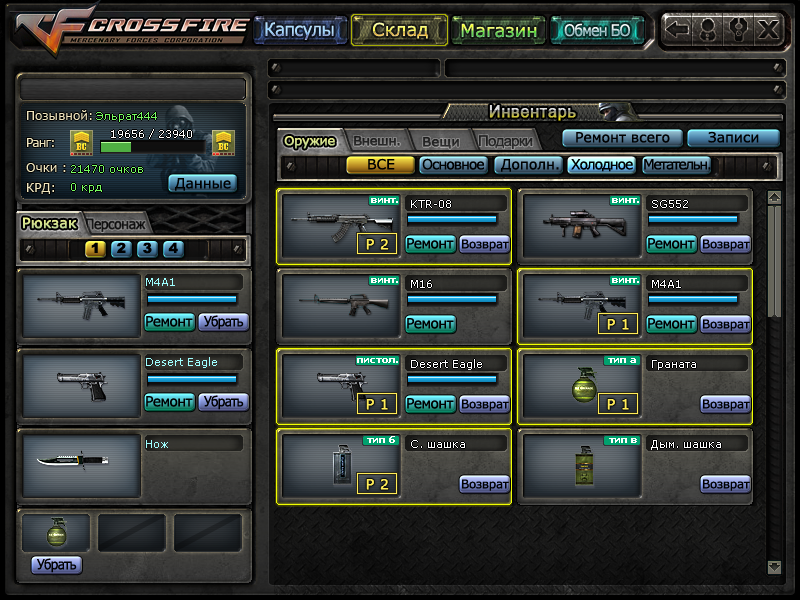Show only Холодное melee weapons

coord(602,165)
